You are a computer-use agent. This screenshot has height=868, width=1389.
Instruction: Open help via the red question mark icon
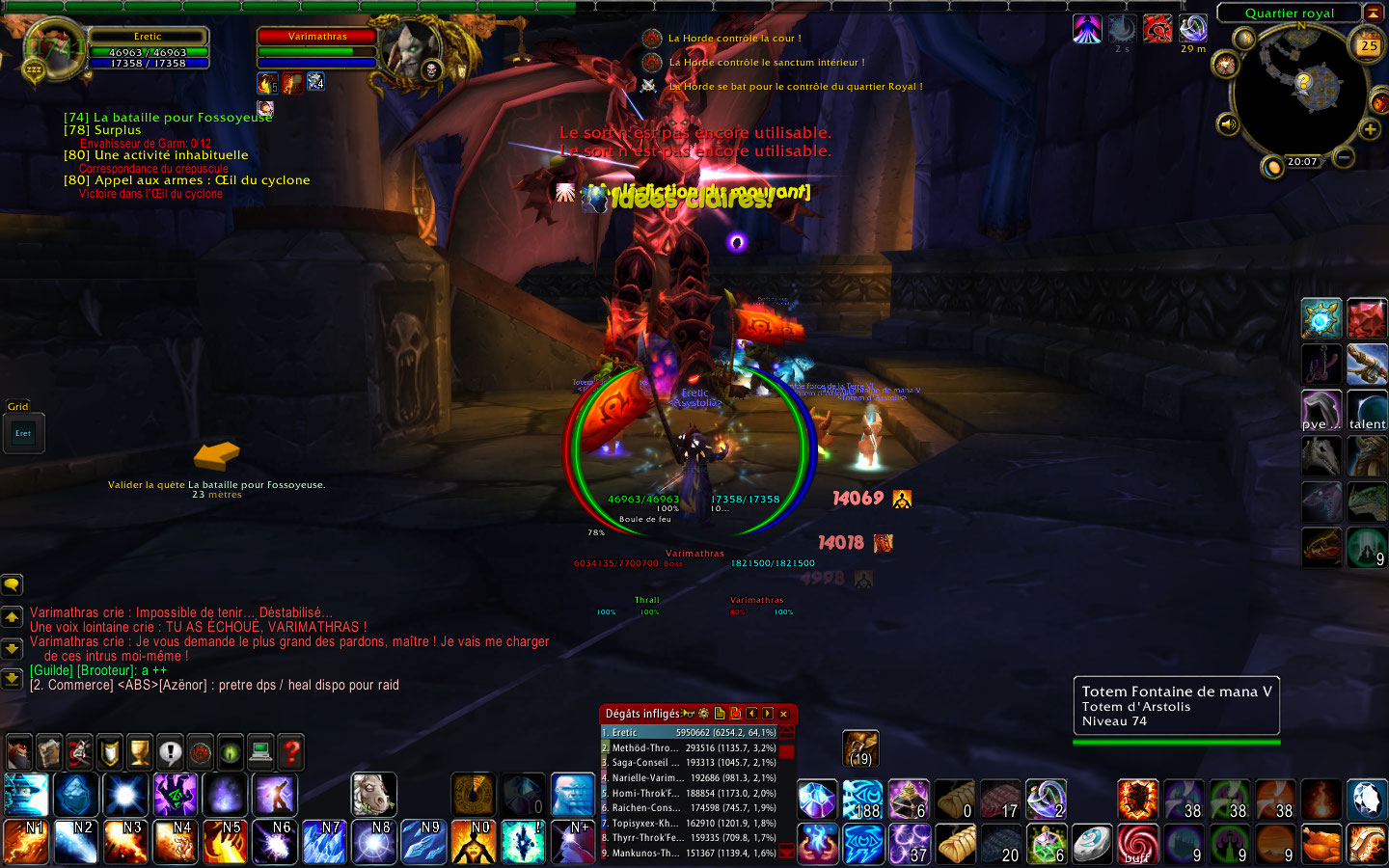292,752
